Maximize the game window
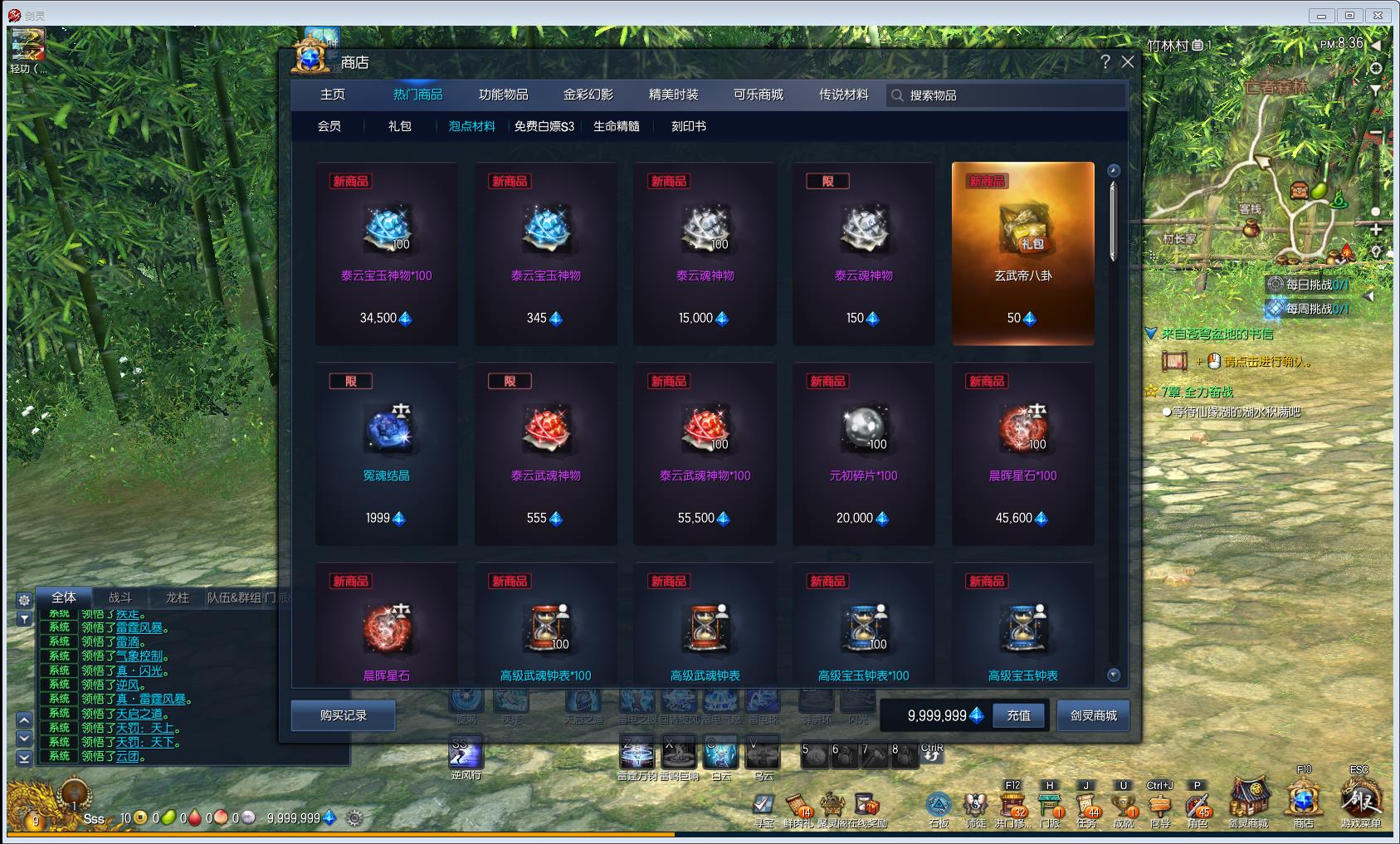The image size is (1400, 844). (x=1349, y=15)
